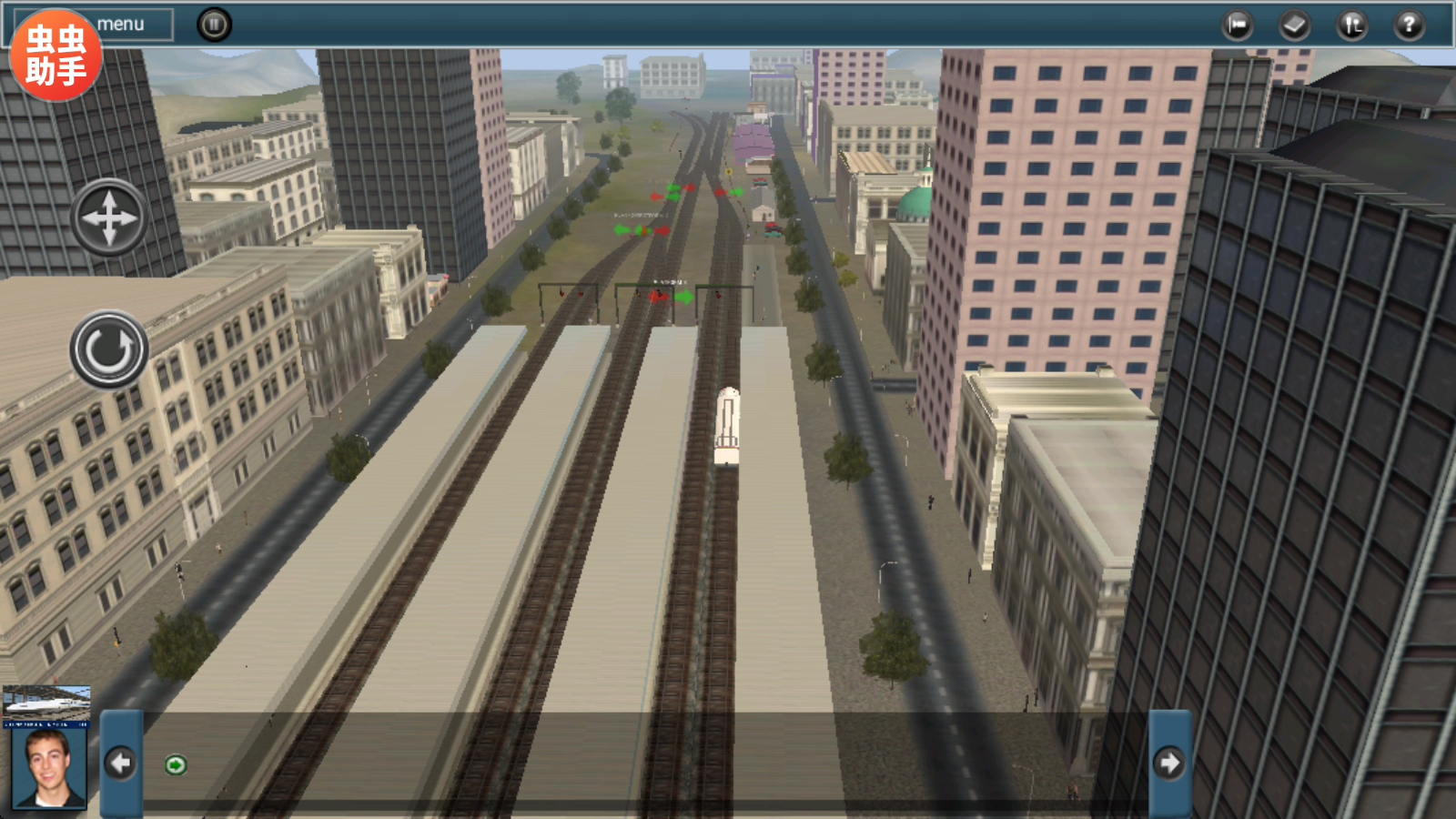Click the right arrow on the command bar
This screenshot has width=1456, height=819.
pos(1169,763)
